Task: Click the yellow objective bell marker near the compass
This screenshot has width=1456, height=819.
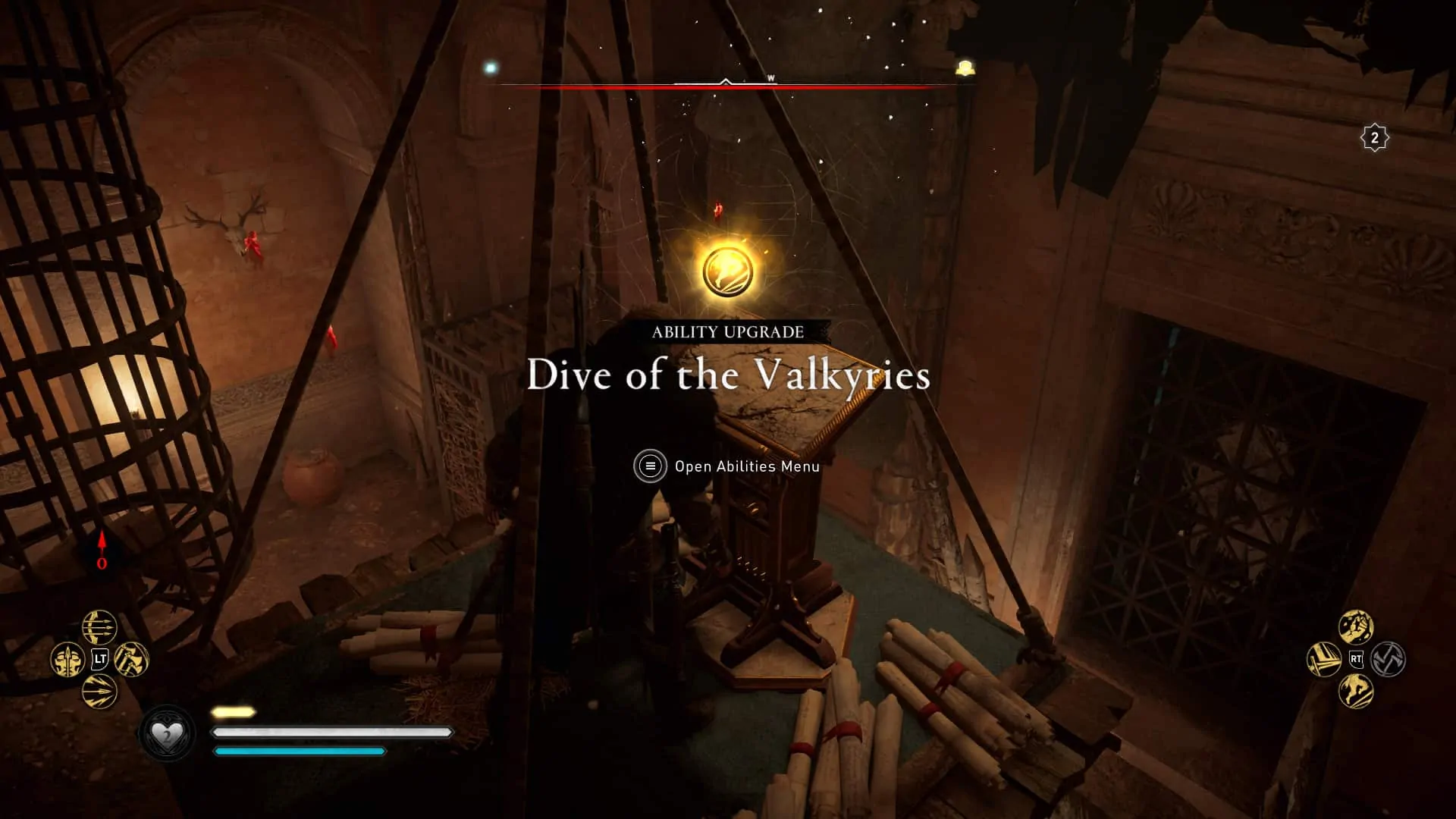Action: [965, 67]
